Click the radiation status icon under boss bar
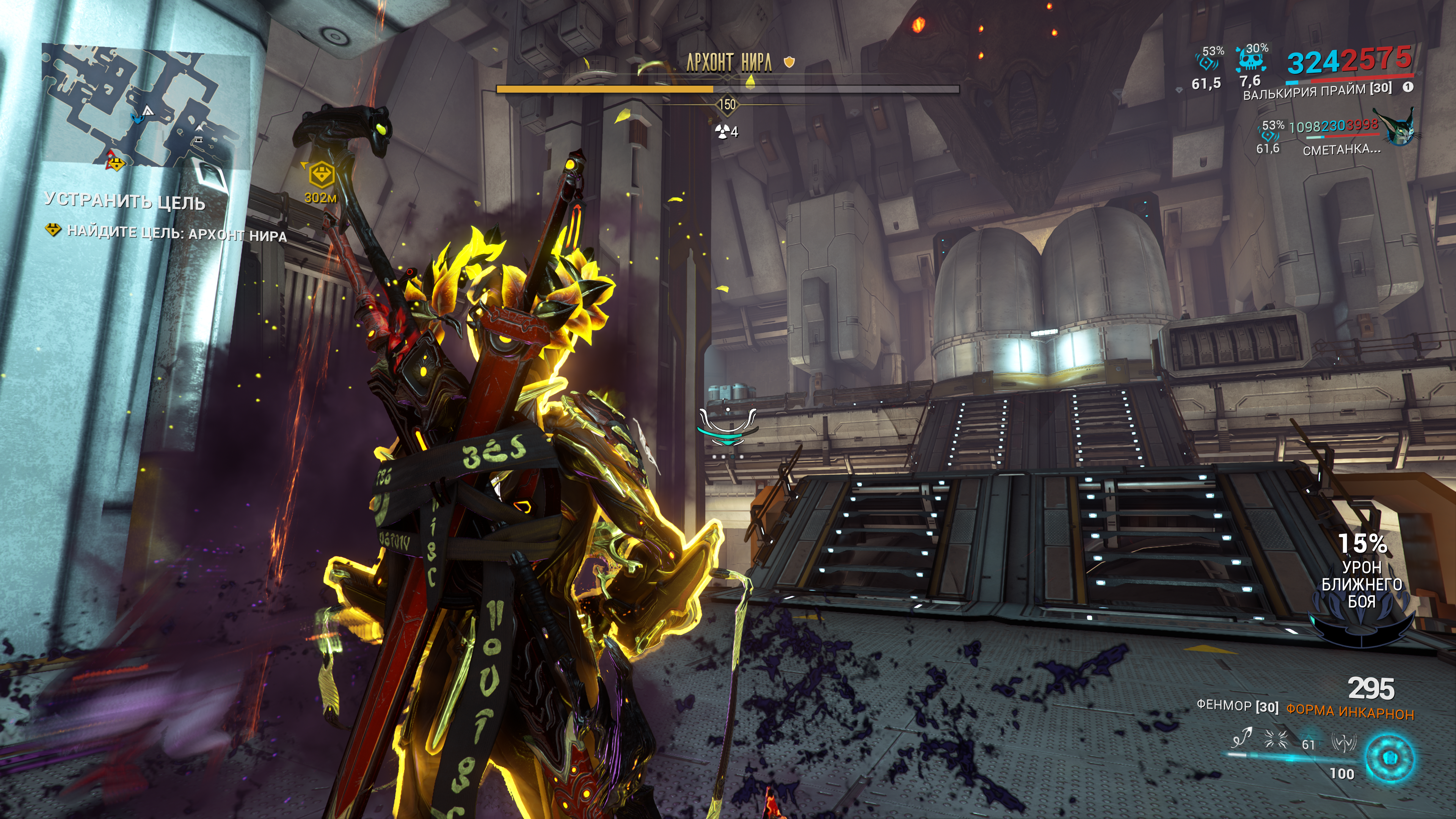 722,132
